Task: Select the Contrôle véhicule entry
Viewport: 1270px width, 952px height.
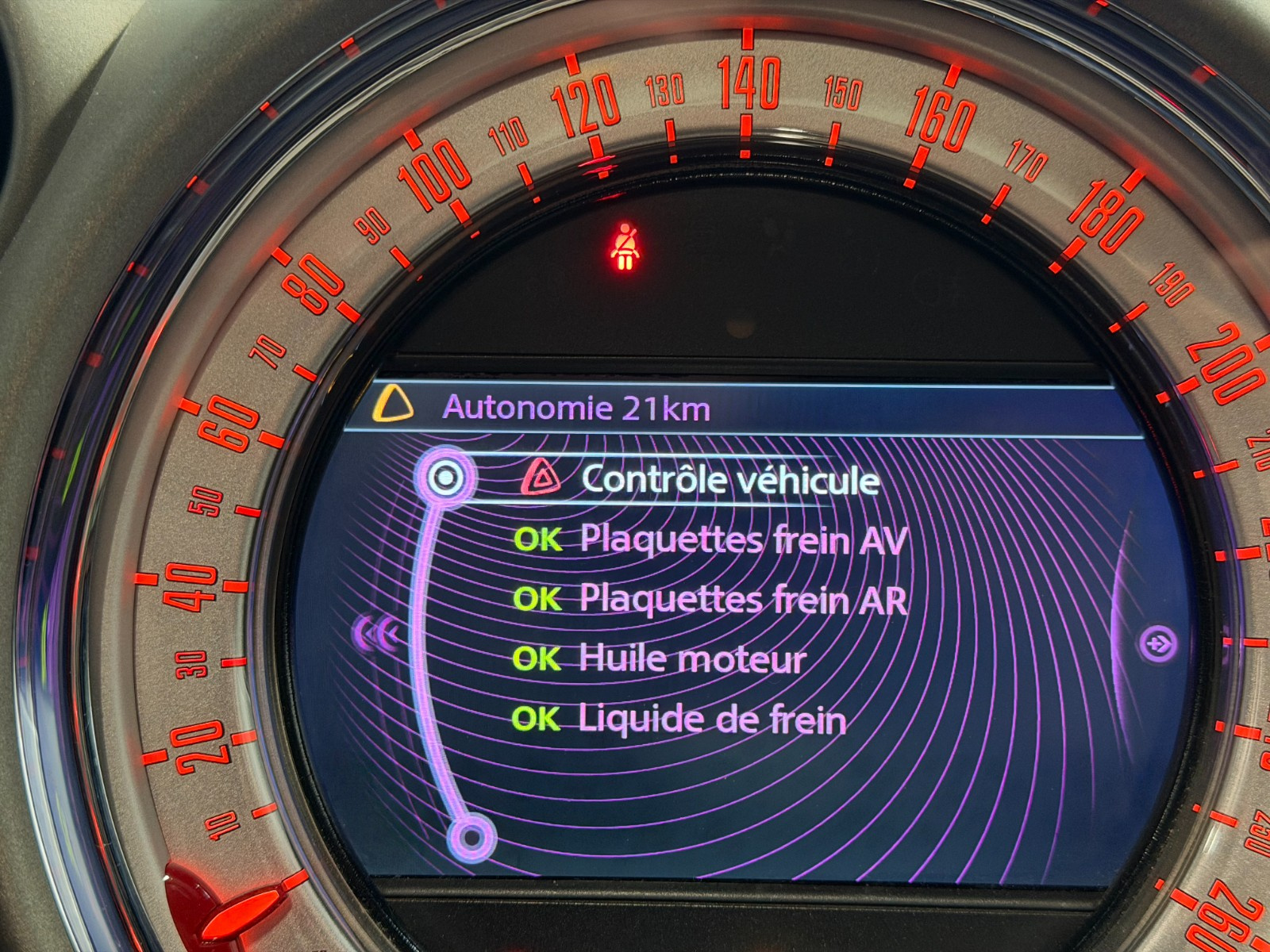Action: tap(729, 480)
